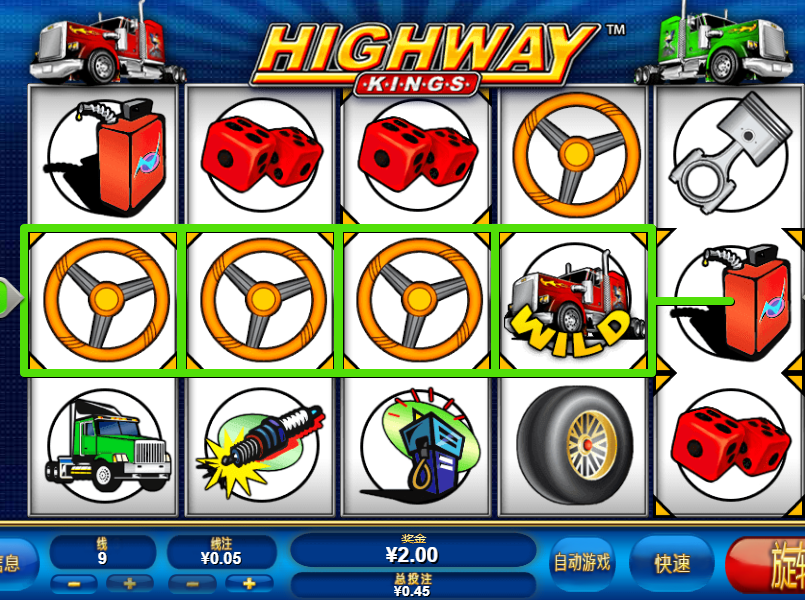This screenshot has height=600, width=805.
Task: Start auto play with 自动游戏
Action: (x=582, y=562)
